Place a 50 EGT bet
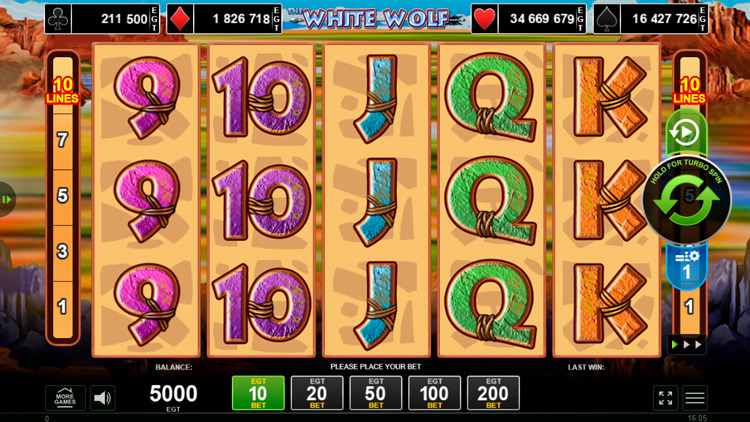The image size is (750, 422). pyautogui.click(x=376, y=393)
